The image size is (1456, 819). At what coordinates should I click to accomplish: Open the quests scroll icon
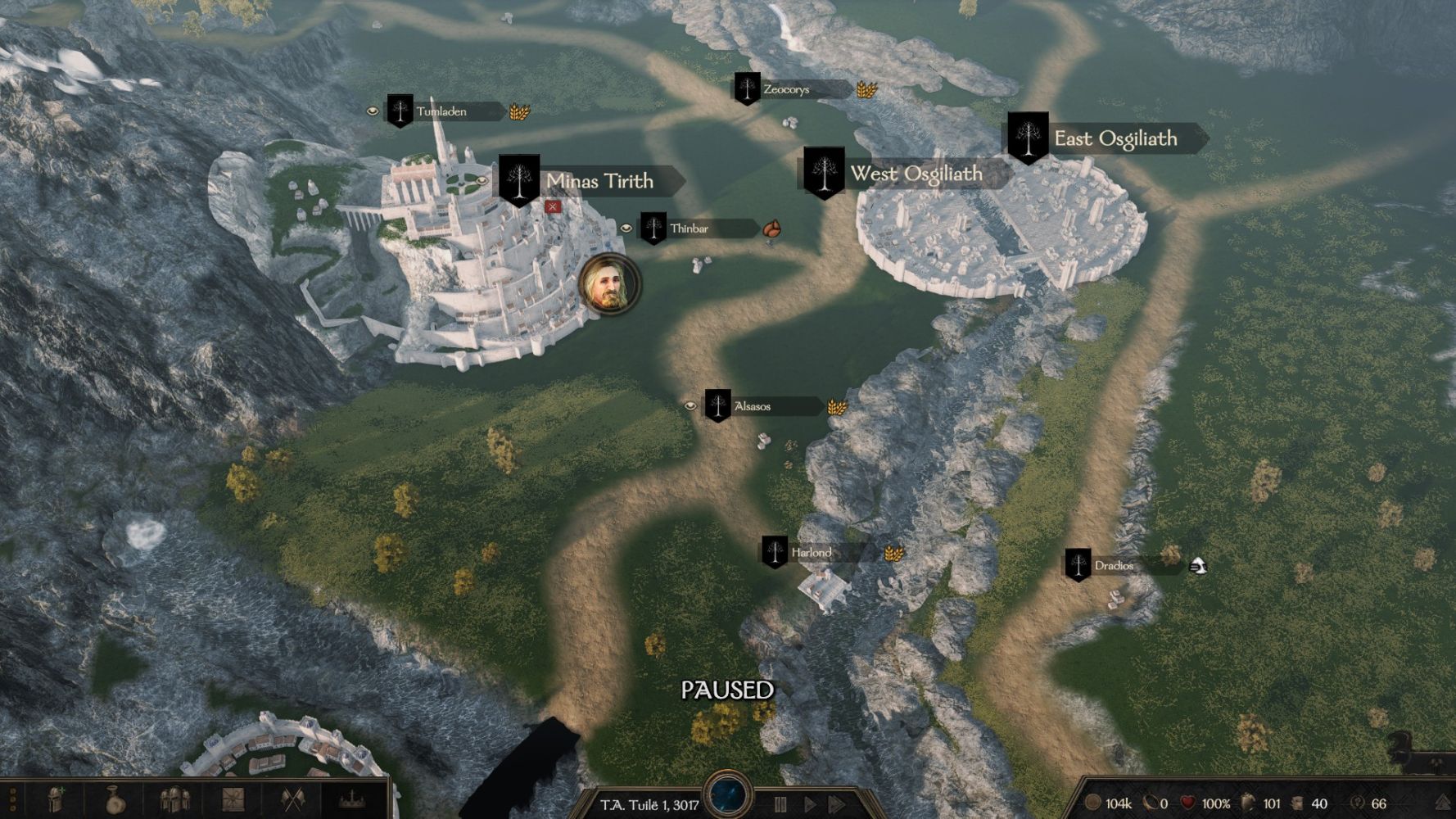click(233, 799)
